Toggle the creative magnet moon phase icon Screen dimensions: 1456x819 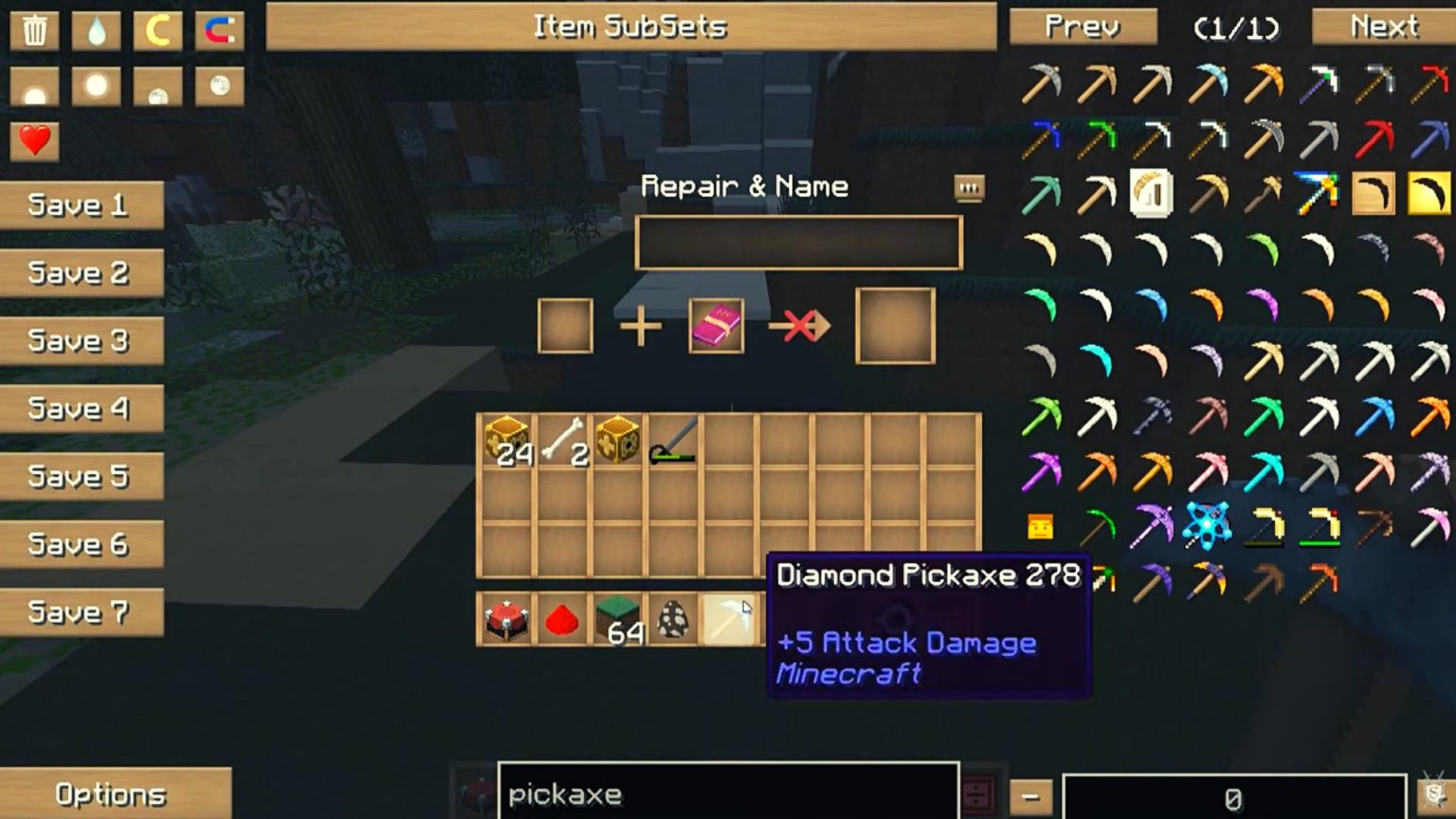pyautogui.click(x=217, y=85)
